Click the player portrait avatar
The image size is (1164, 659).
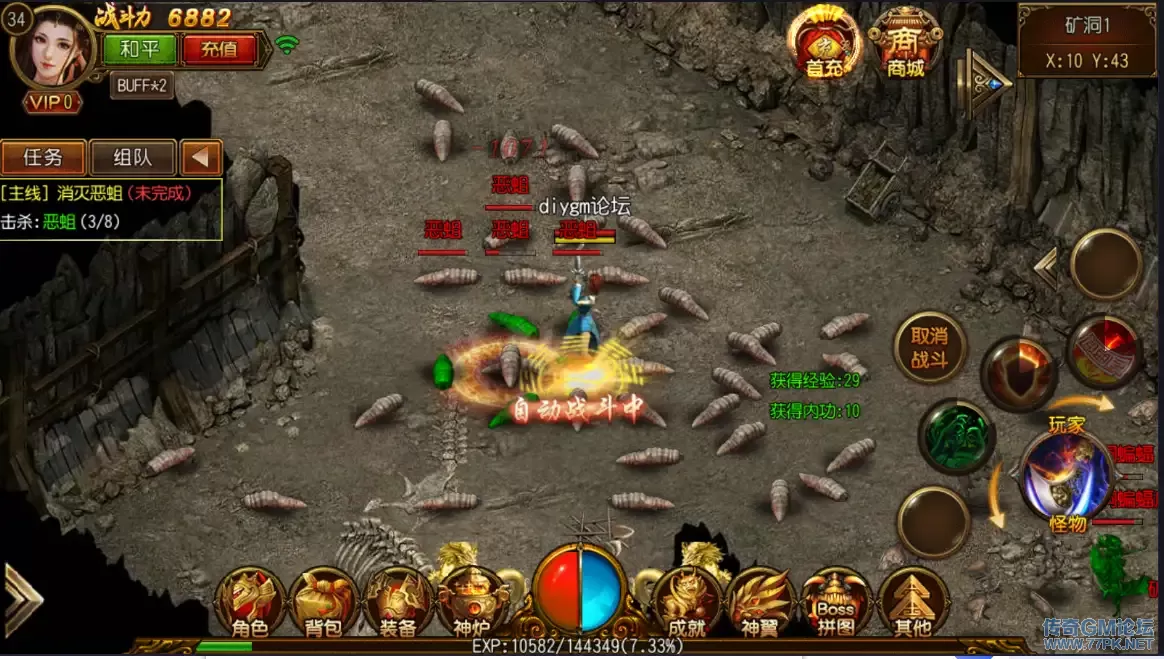52,48
